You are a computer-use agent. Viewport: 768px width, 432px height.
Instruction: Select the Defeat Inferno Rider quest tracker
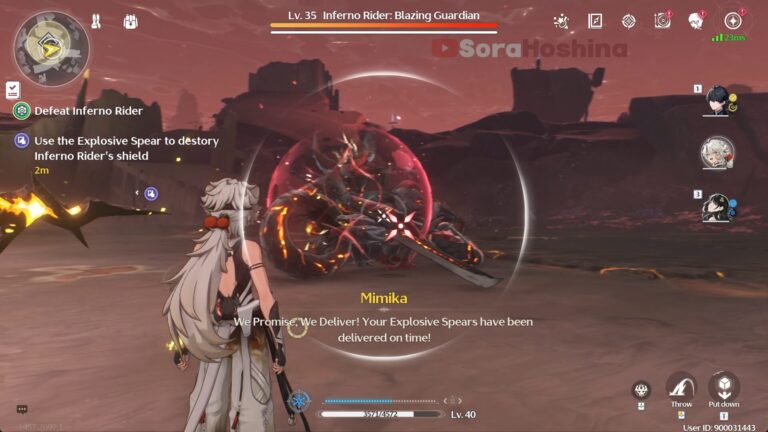coord(88,111)
